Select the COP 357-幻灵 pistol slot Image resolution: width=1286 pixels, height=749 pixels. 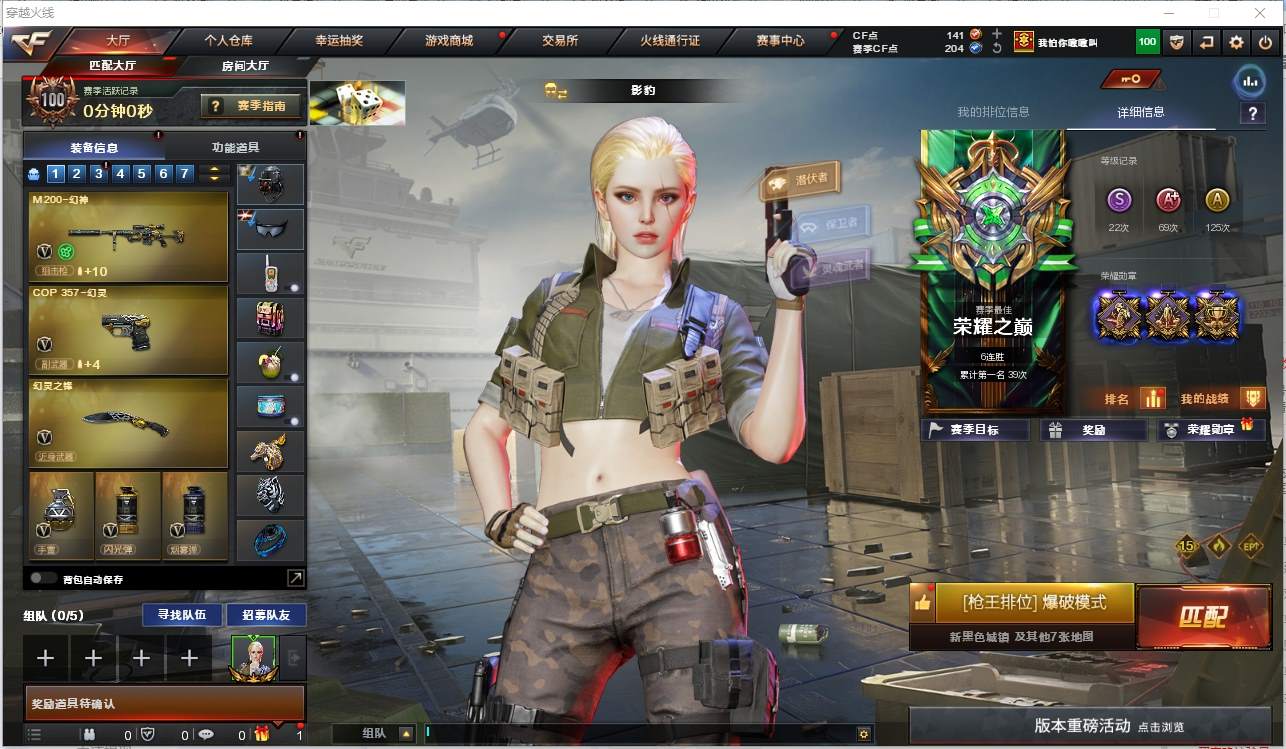click(128, 330)
